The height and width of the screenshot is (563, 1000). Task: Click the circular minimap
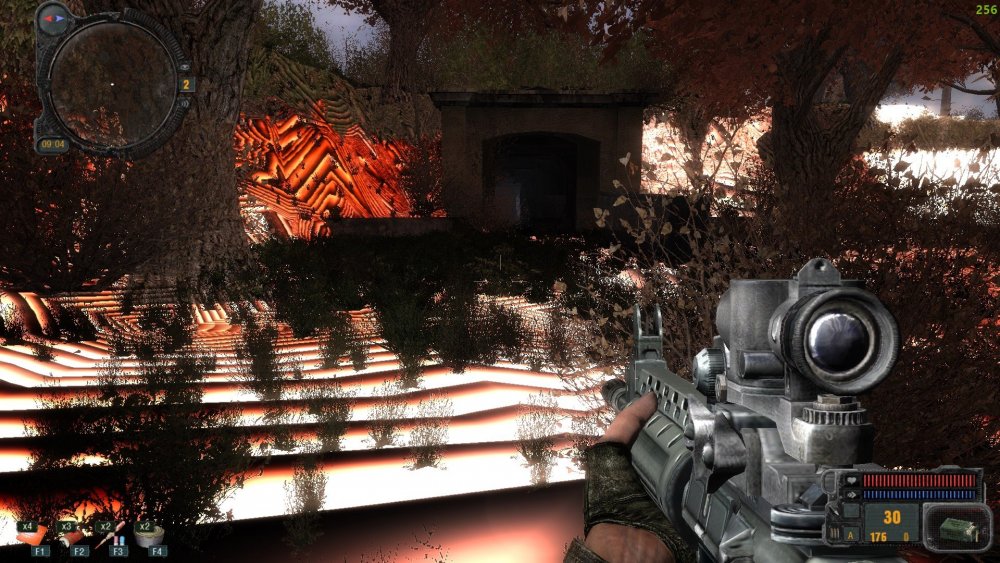(x=110, y=84)
